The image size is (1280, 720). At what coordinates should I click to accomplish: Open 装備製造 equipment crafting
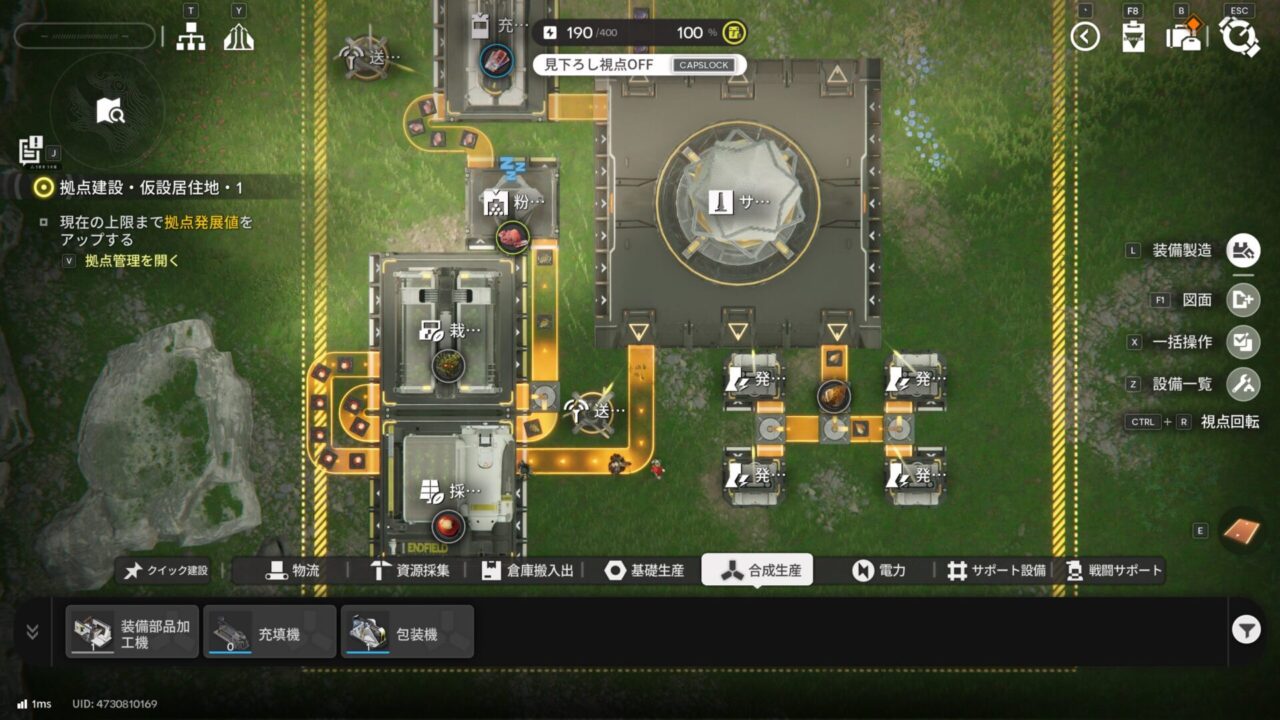pyautogui.click(x=1244, y=250)
